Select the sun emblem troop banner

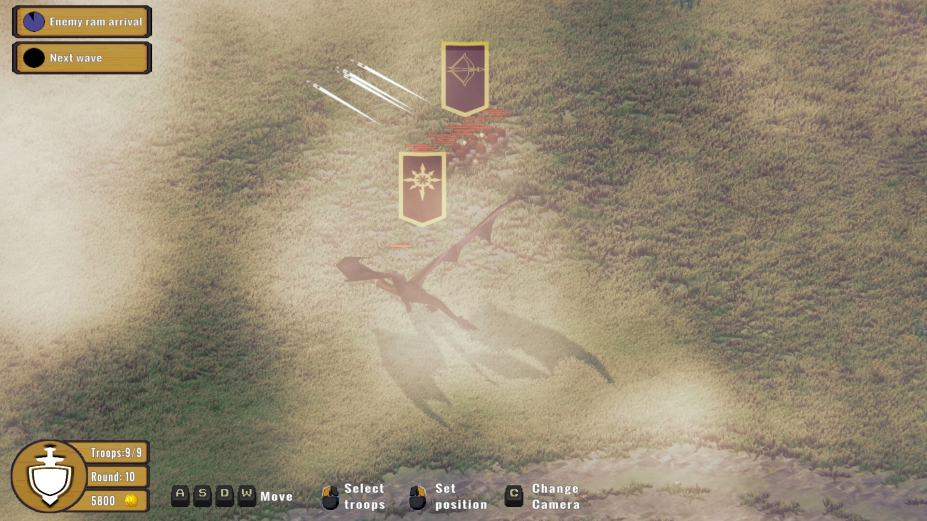pyautogui.click(x=422, y=186)
